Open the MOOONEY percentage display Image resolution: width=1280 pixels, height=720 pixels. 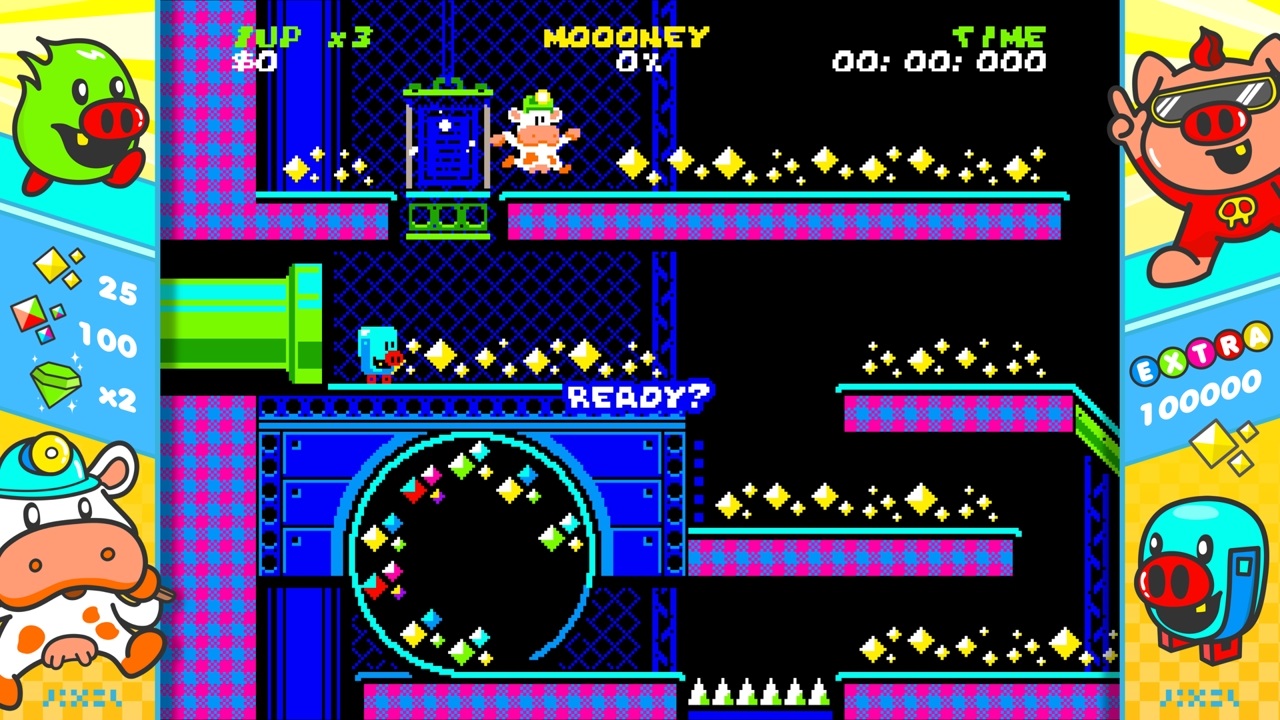click(x=640, y=62)
